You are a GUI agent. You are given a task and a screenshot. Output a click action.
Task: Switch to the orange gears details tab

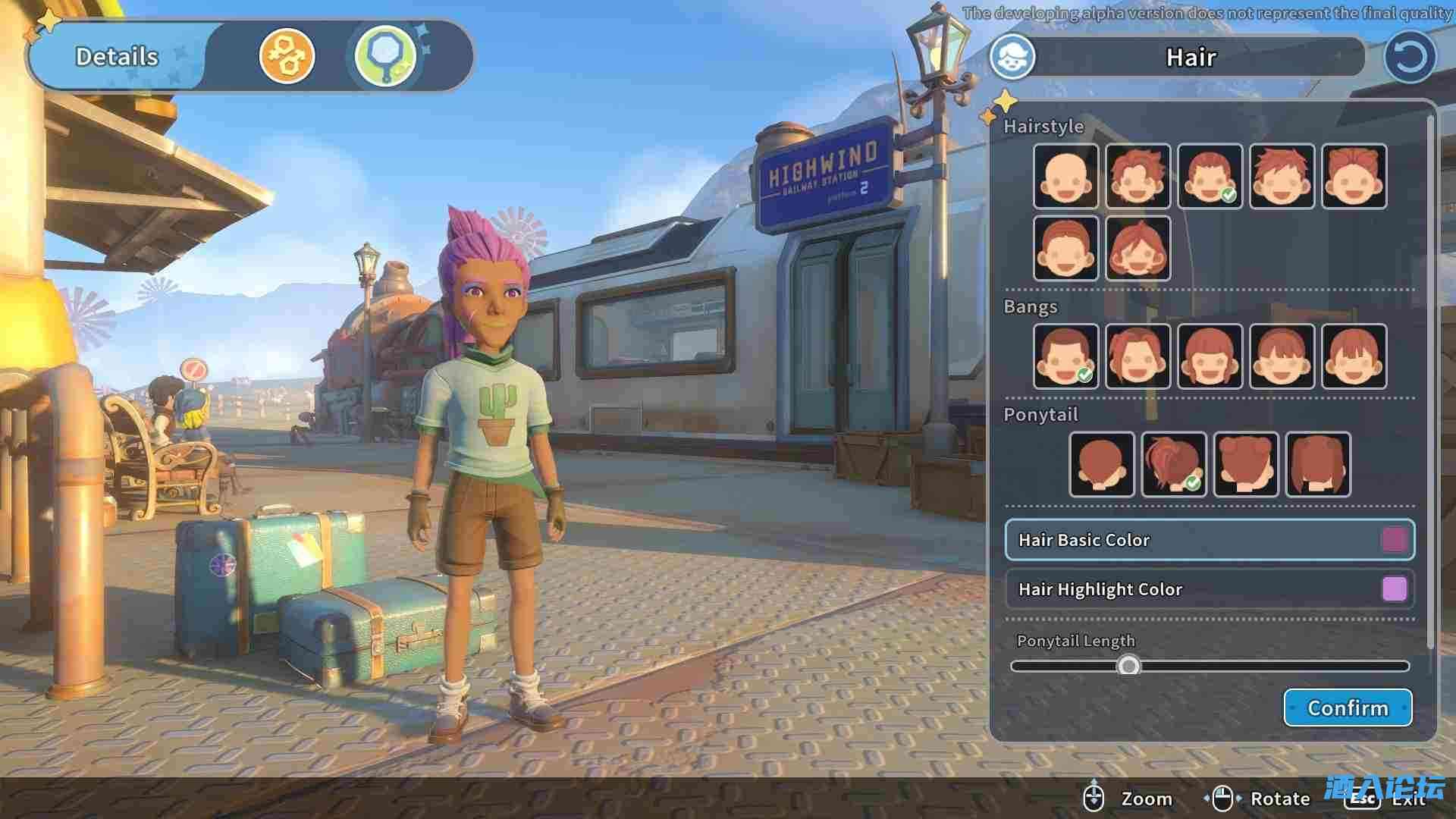tap(287, 56)
